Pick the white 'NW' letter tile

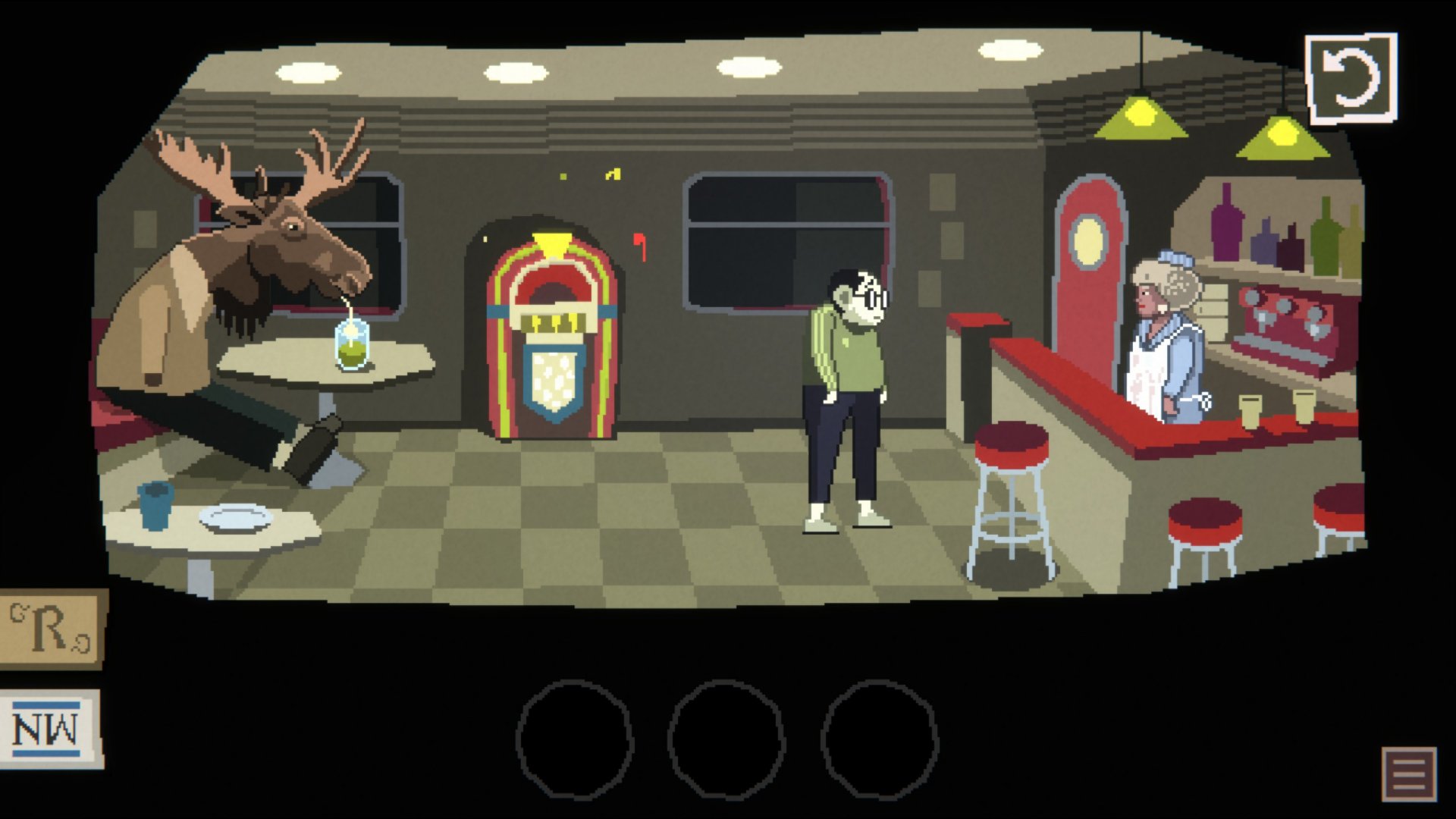click(x=50, y=730)
